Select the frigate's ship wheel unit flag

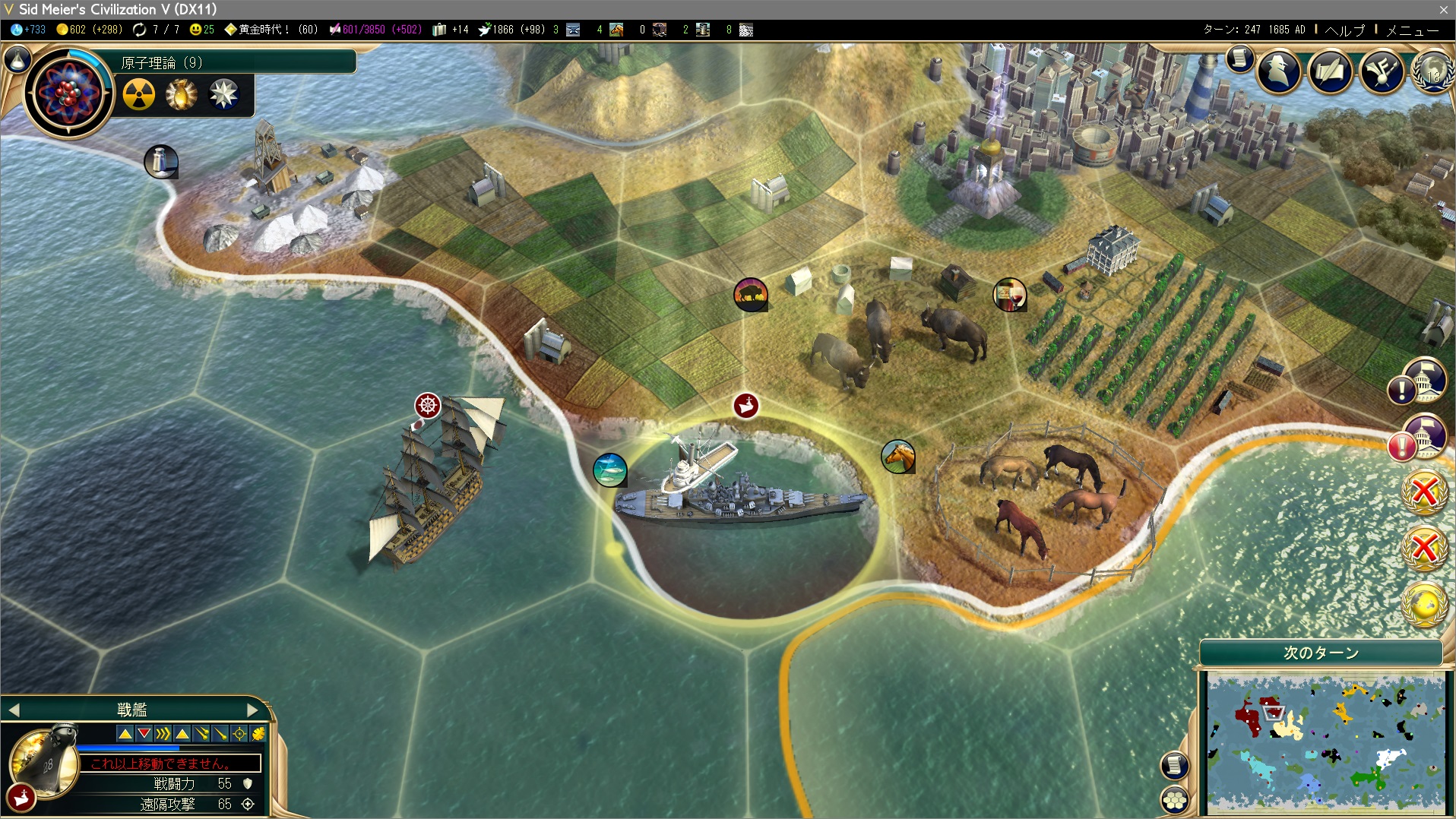428,406
